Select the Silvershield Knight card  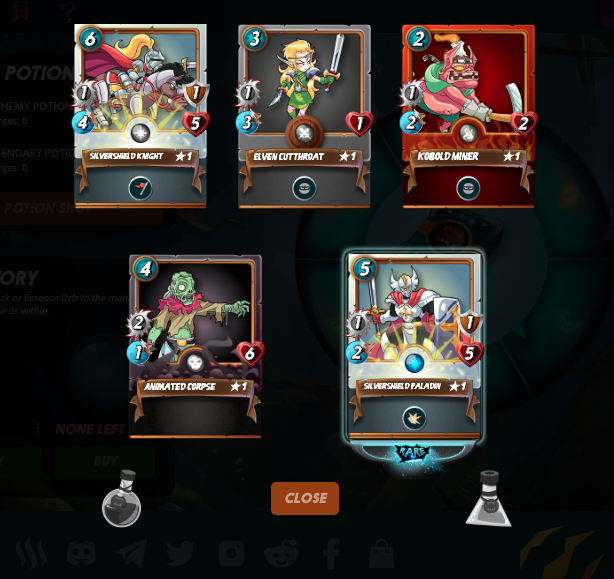point(140,115)
